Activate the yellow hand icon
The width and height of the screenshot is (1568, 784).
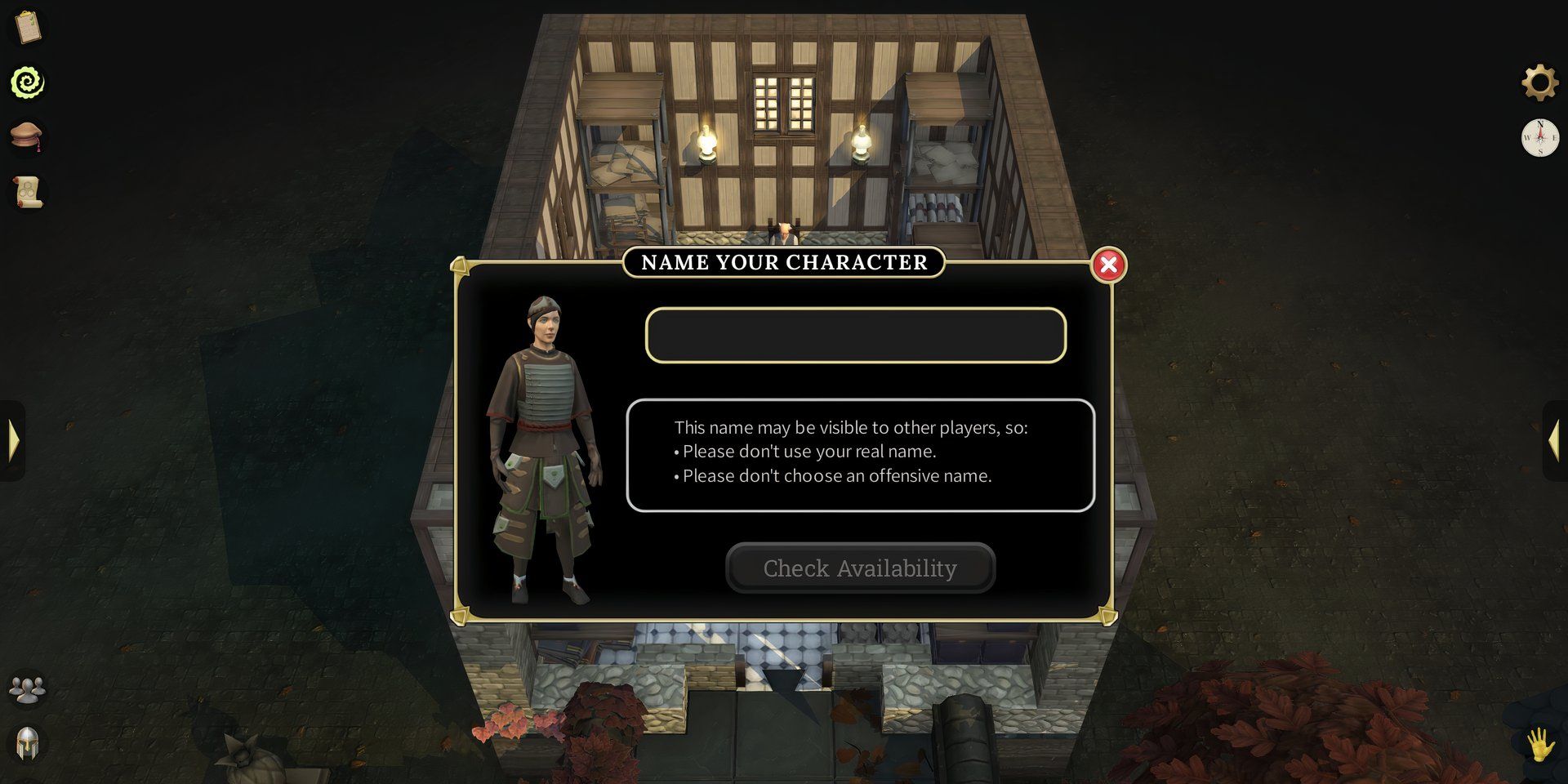point(1539,744)
